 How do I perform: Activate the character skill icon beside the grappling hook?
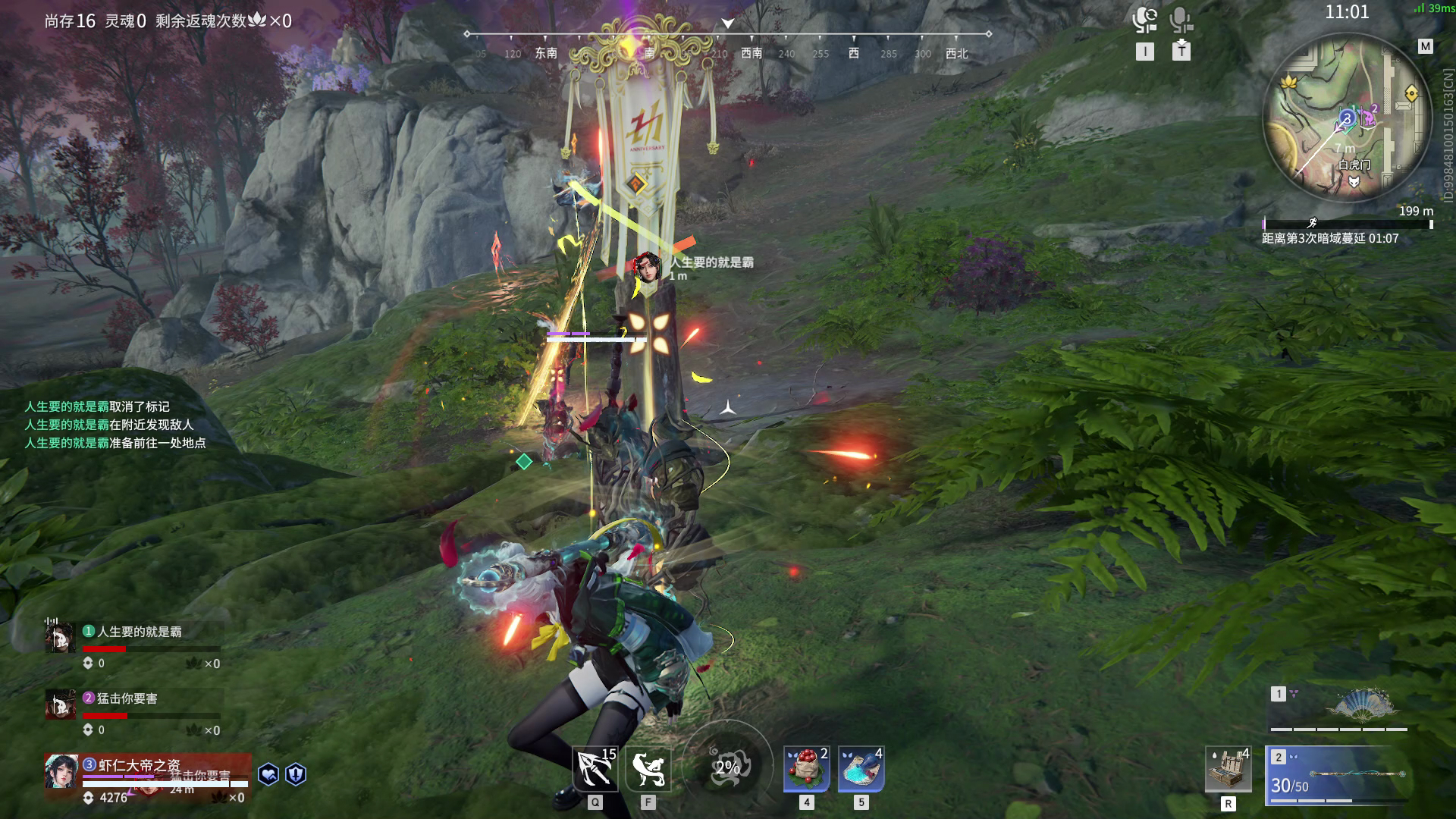648,769
